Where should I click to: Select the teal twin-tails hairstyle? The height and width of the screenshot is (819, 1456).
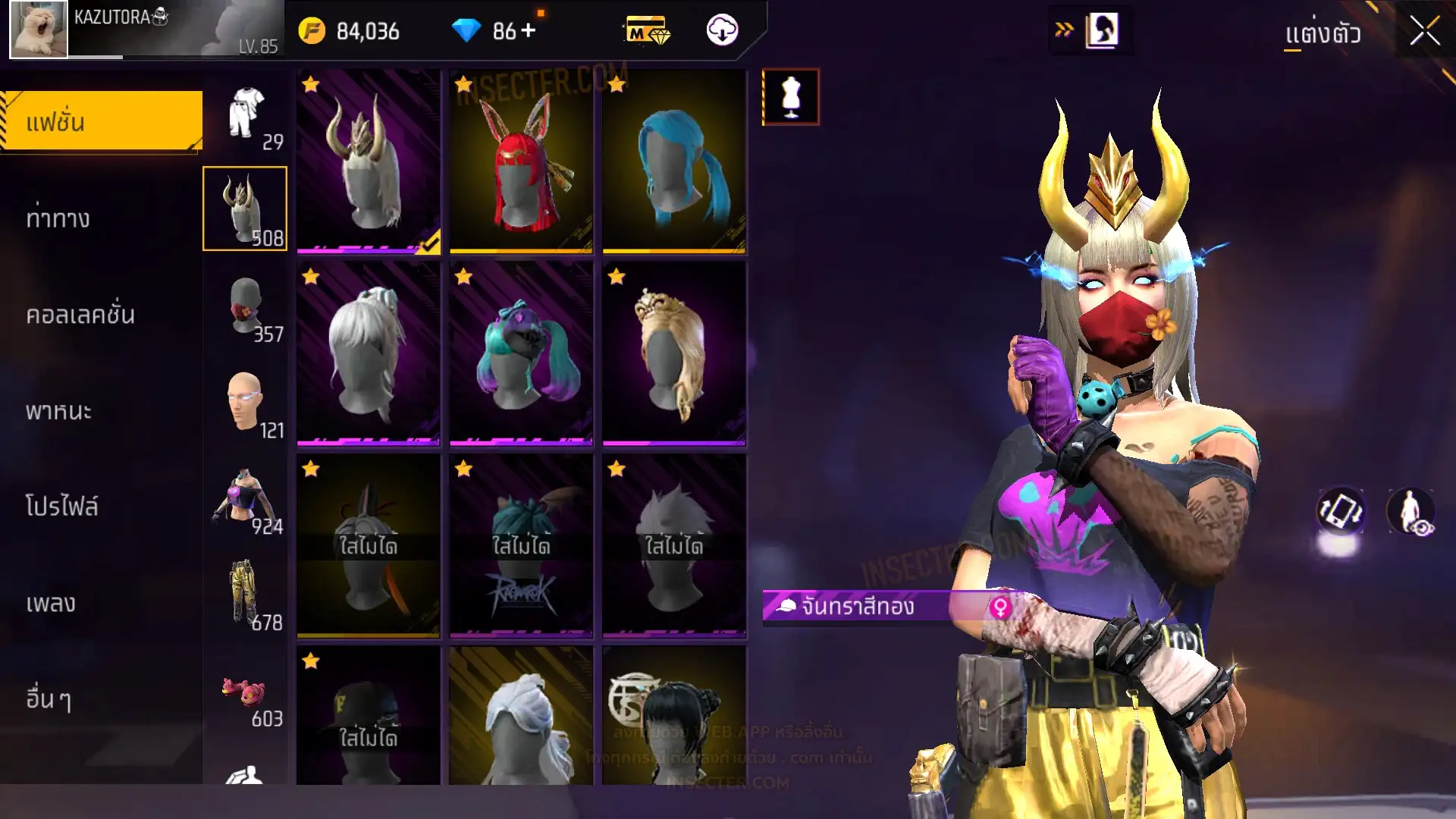click(x=522, y=353)
